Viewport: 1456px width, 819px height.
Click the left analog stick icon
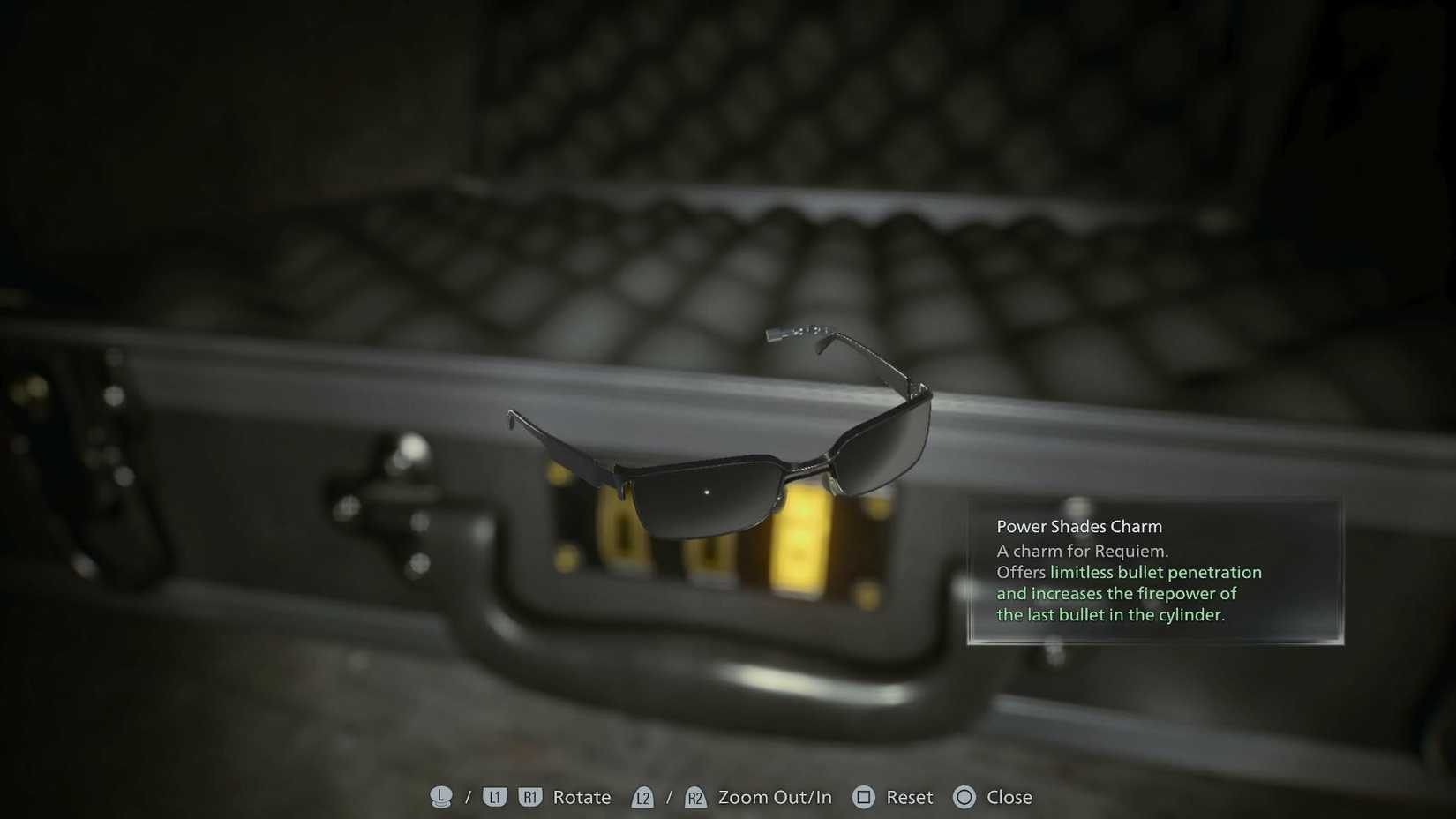440,797
